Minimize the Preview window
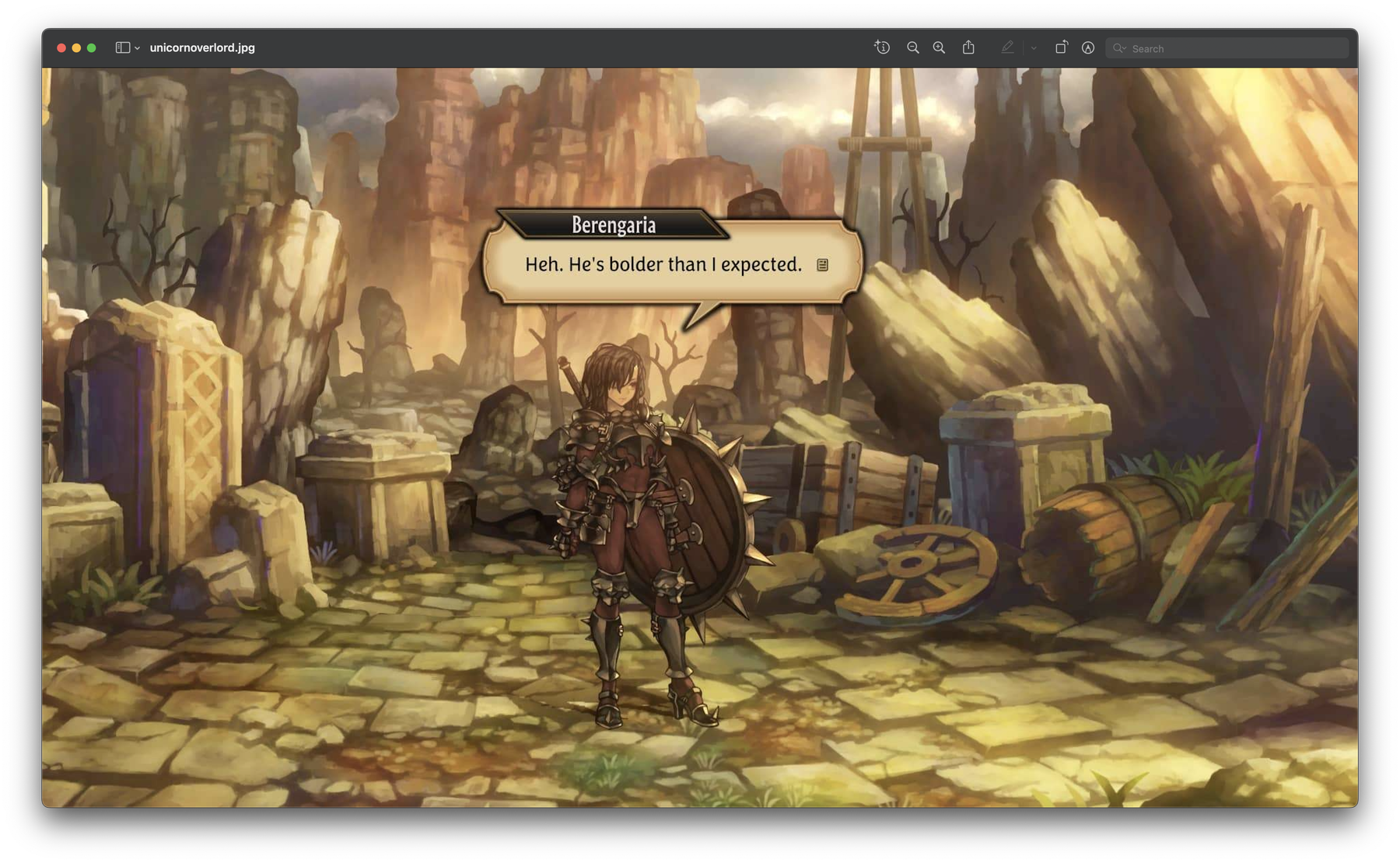1400x863 pixels. point(75,47)
